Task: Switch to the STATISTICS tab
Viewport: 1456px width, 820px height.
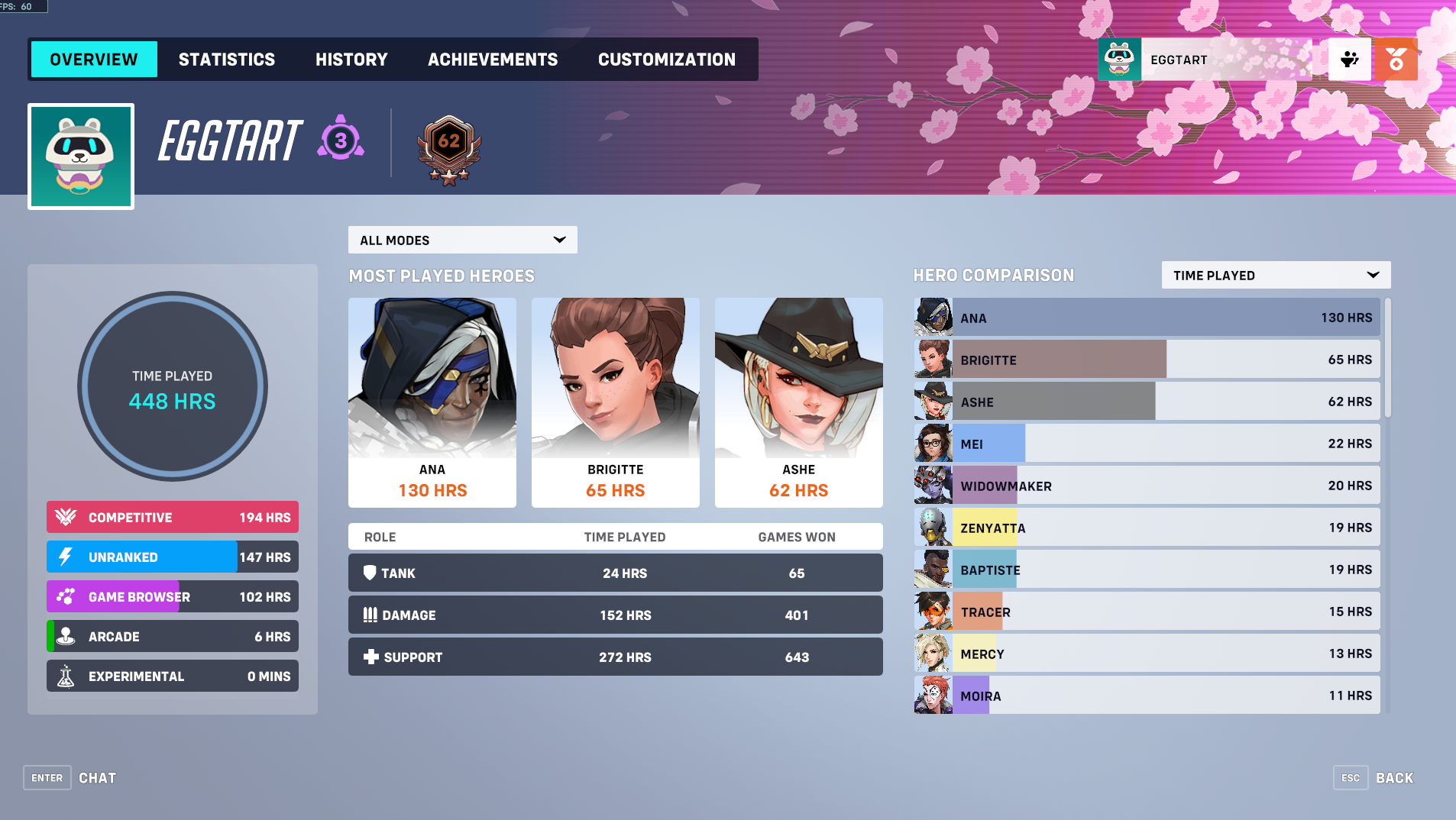Action: click(226, 59)
